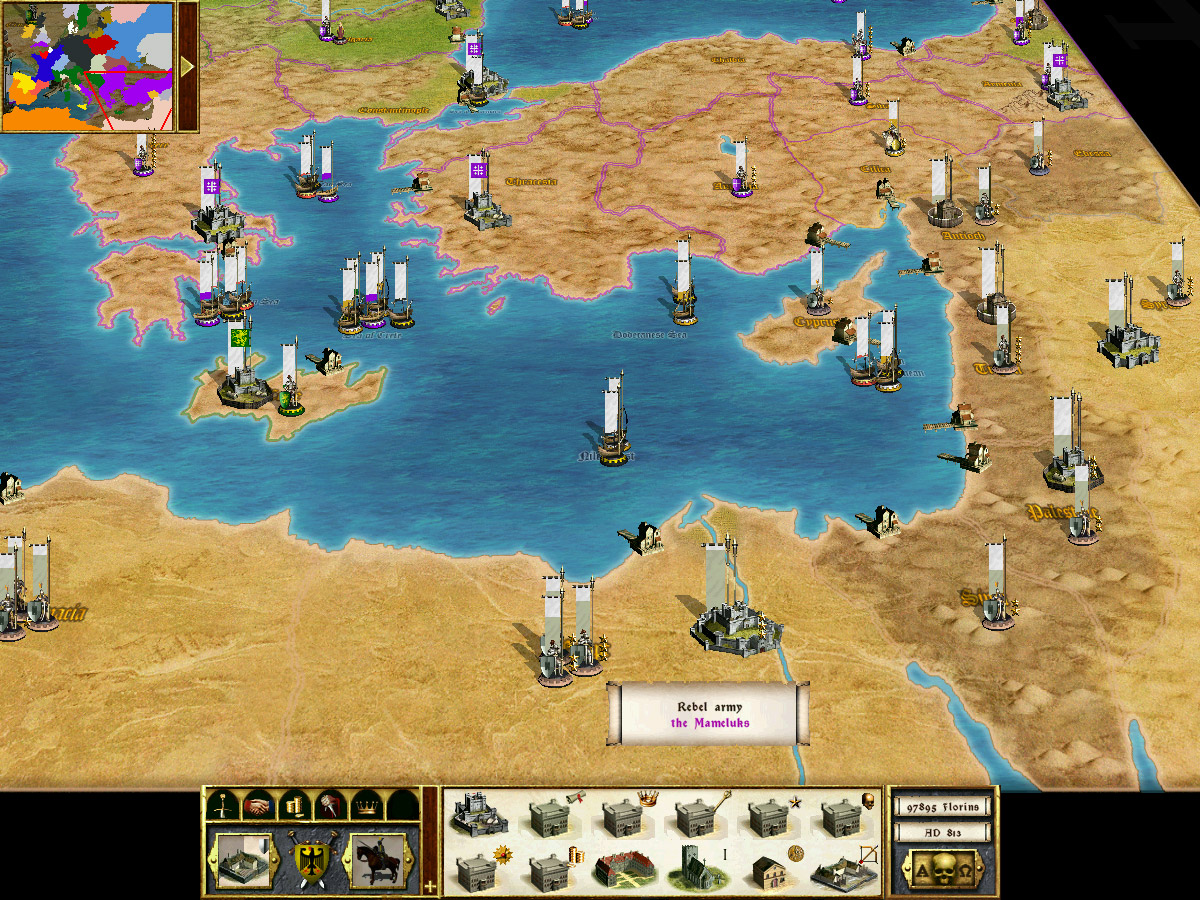Viewport: 1200px width, 900px height.
Task: Select the mace icon in the top row
Action: tap(328, 805)
